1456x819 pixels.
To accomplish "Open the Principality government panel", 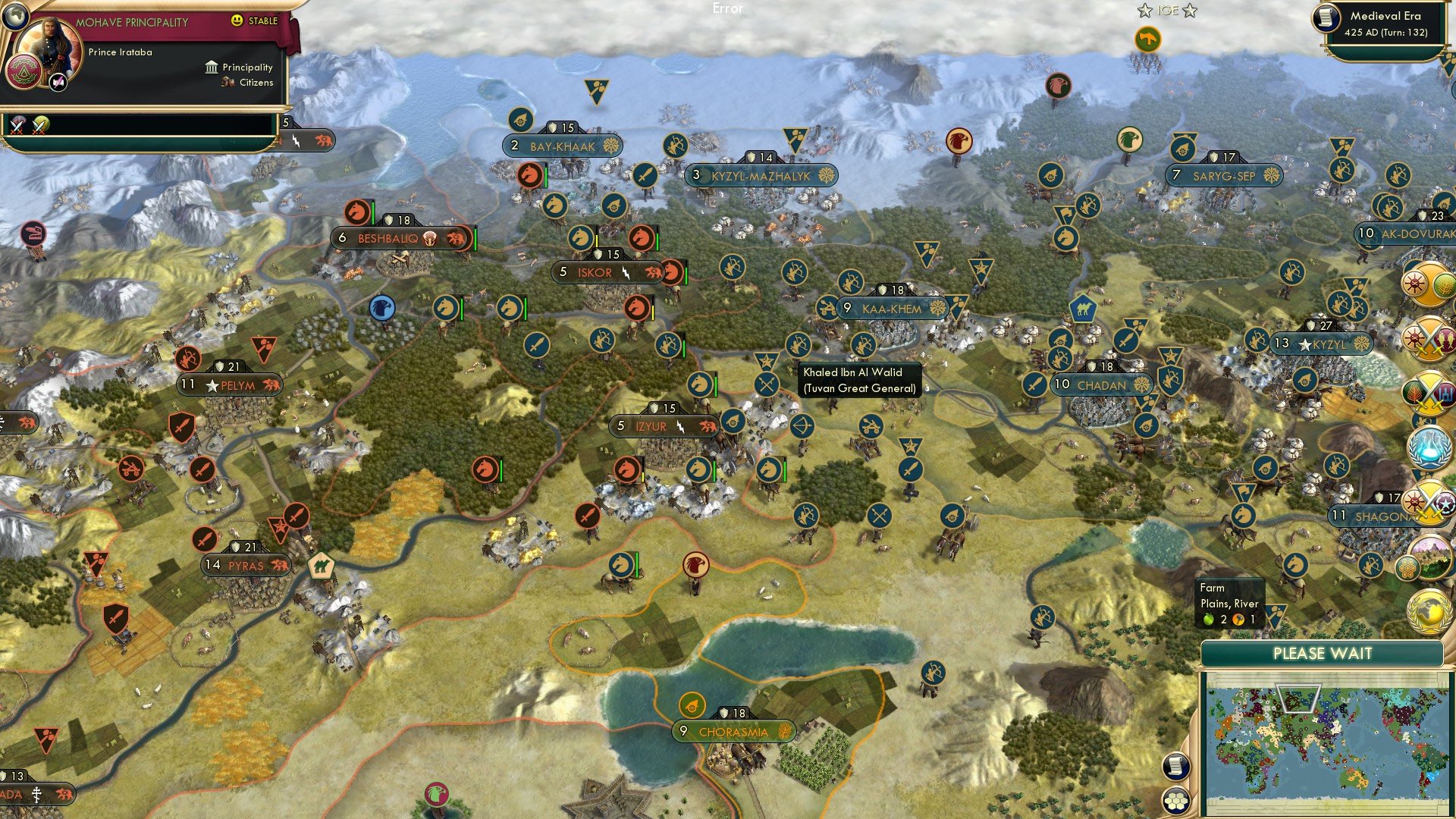I will coord(210,67).
